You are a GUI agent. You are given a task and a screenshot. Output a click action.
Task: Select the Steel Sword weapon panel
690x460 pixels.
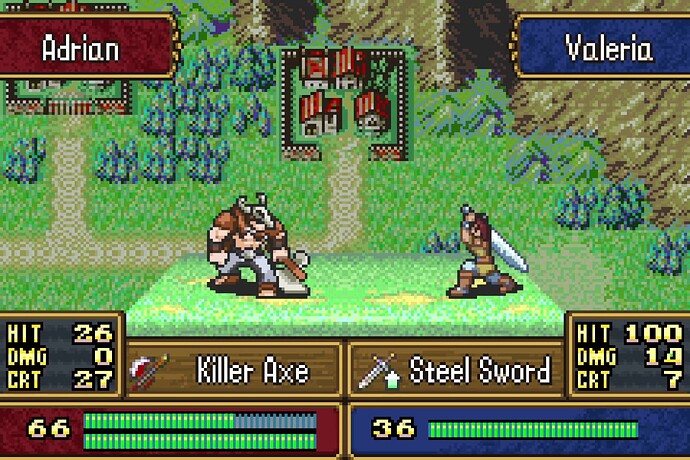455,372
